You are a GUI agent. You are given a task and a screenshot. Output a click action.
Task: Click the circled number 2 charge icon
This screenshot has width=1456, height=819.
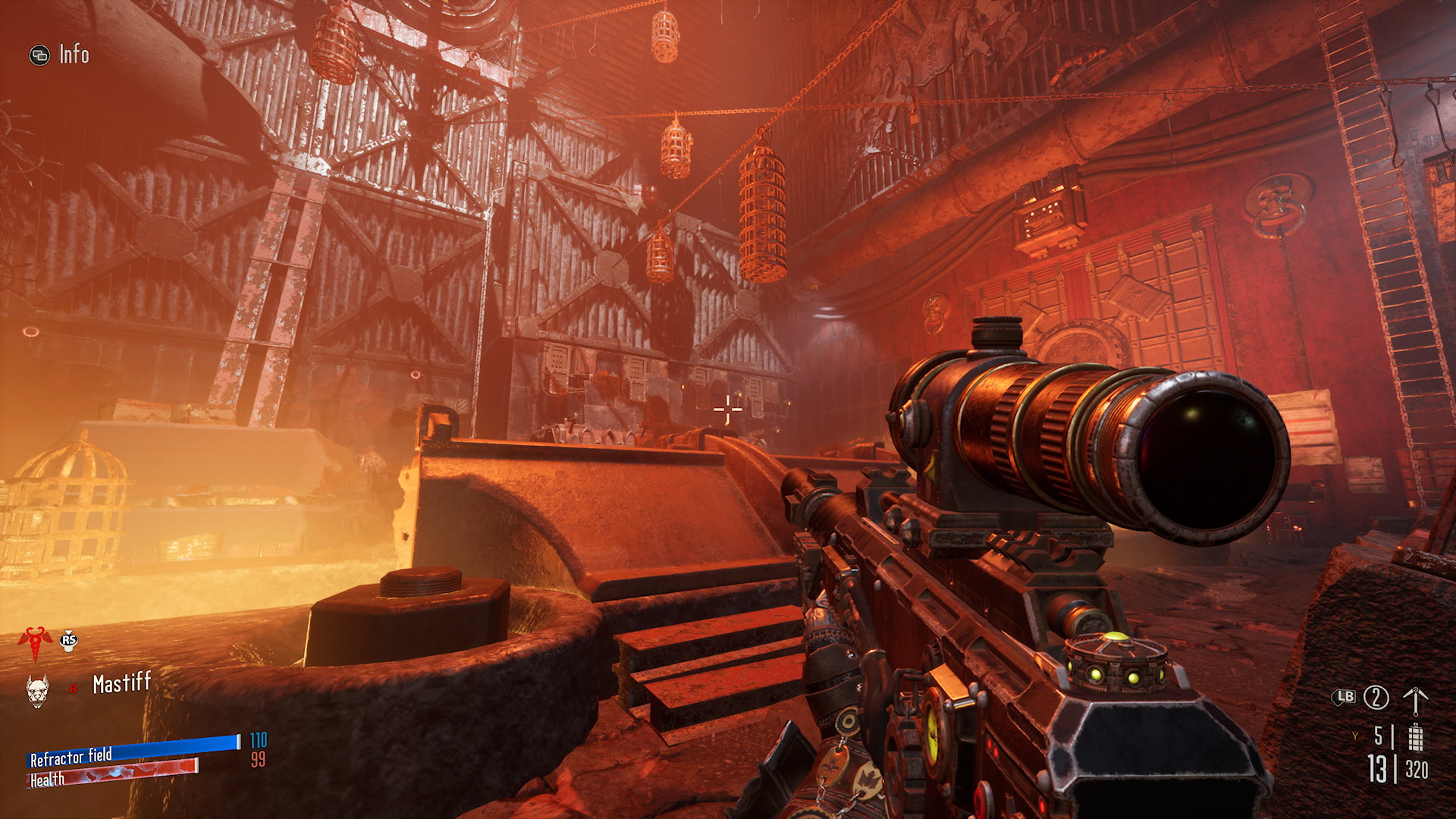[x=1376, y=698]
